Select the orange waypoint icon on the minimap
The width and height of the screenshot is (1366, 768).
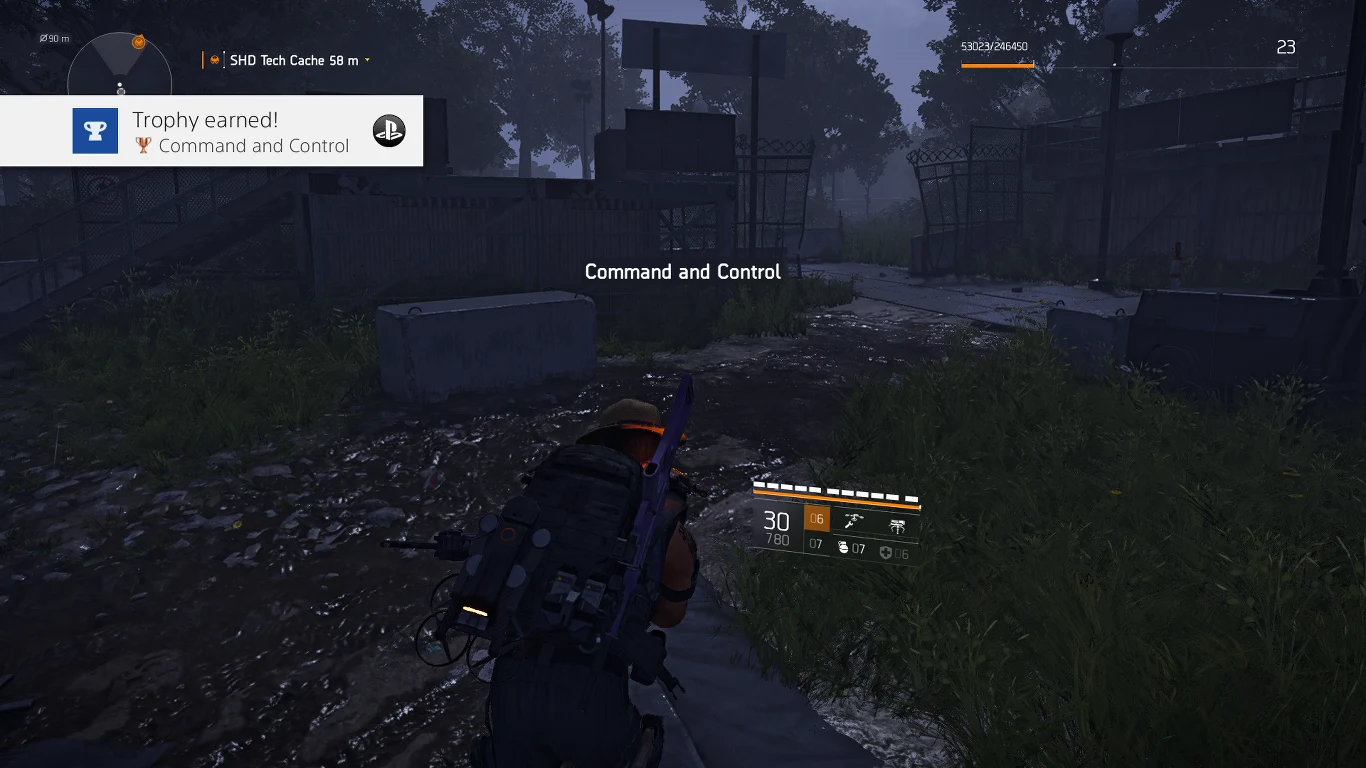click(138, 42)
